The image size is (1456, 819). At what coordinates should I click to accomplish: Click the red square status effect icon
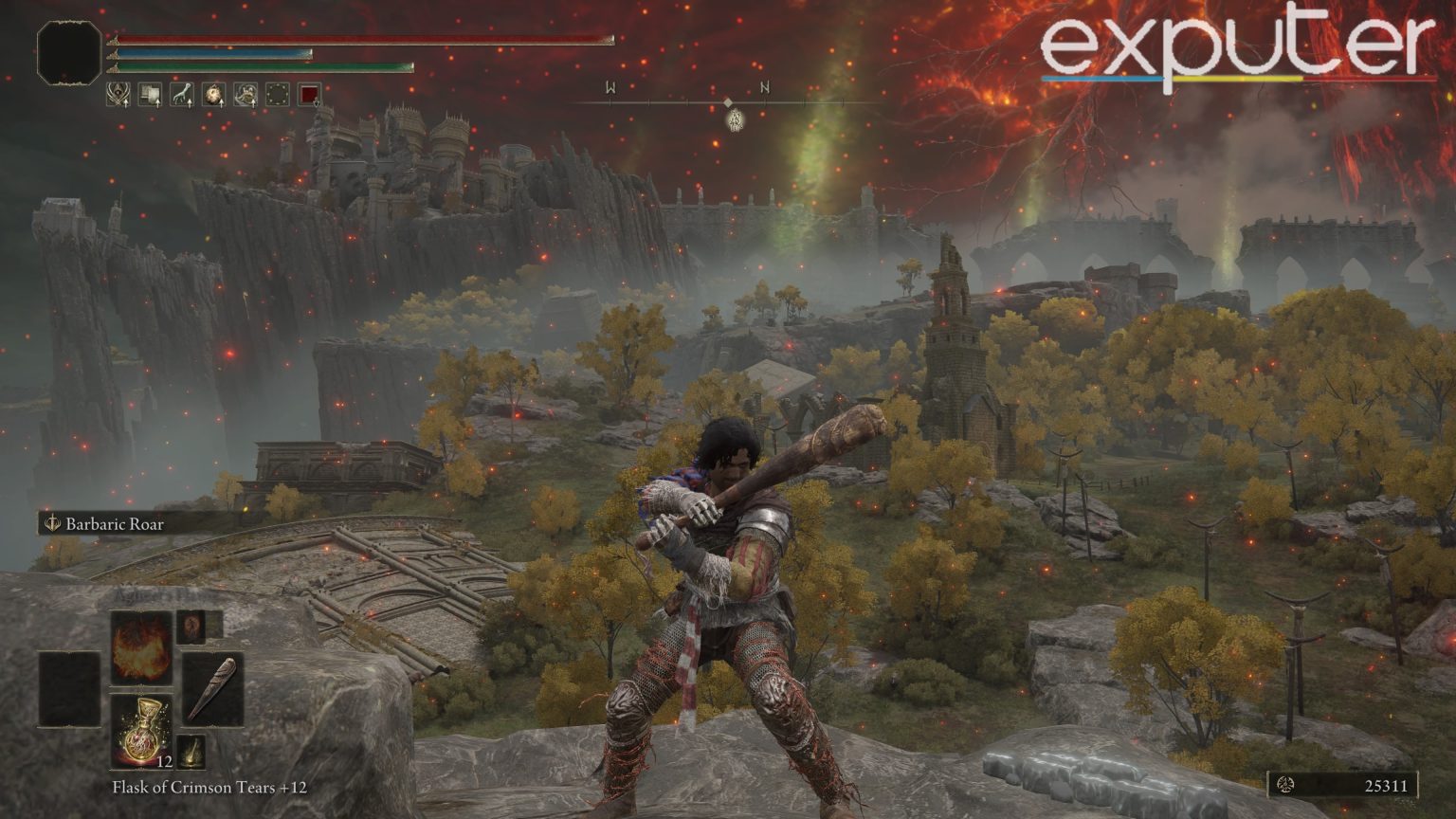(308, 93)
